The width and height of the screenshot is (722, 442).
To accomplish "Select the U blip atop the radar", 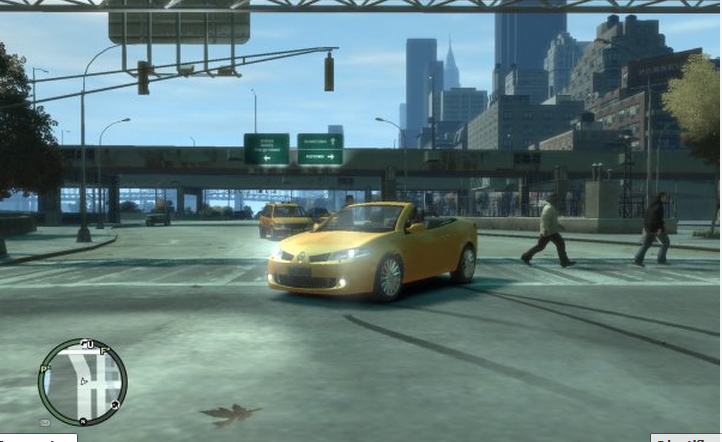I will tap(90, 344).
